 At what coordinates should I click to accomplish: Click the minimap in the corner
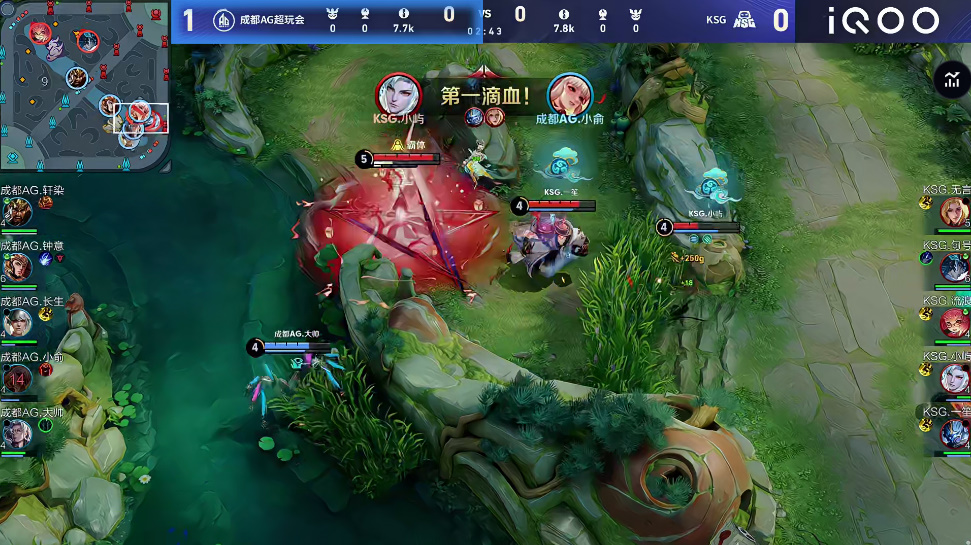[85, 85]
